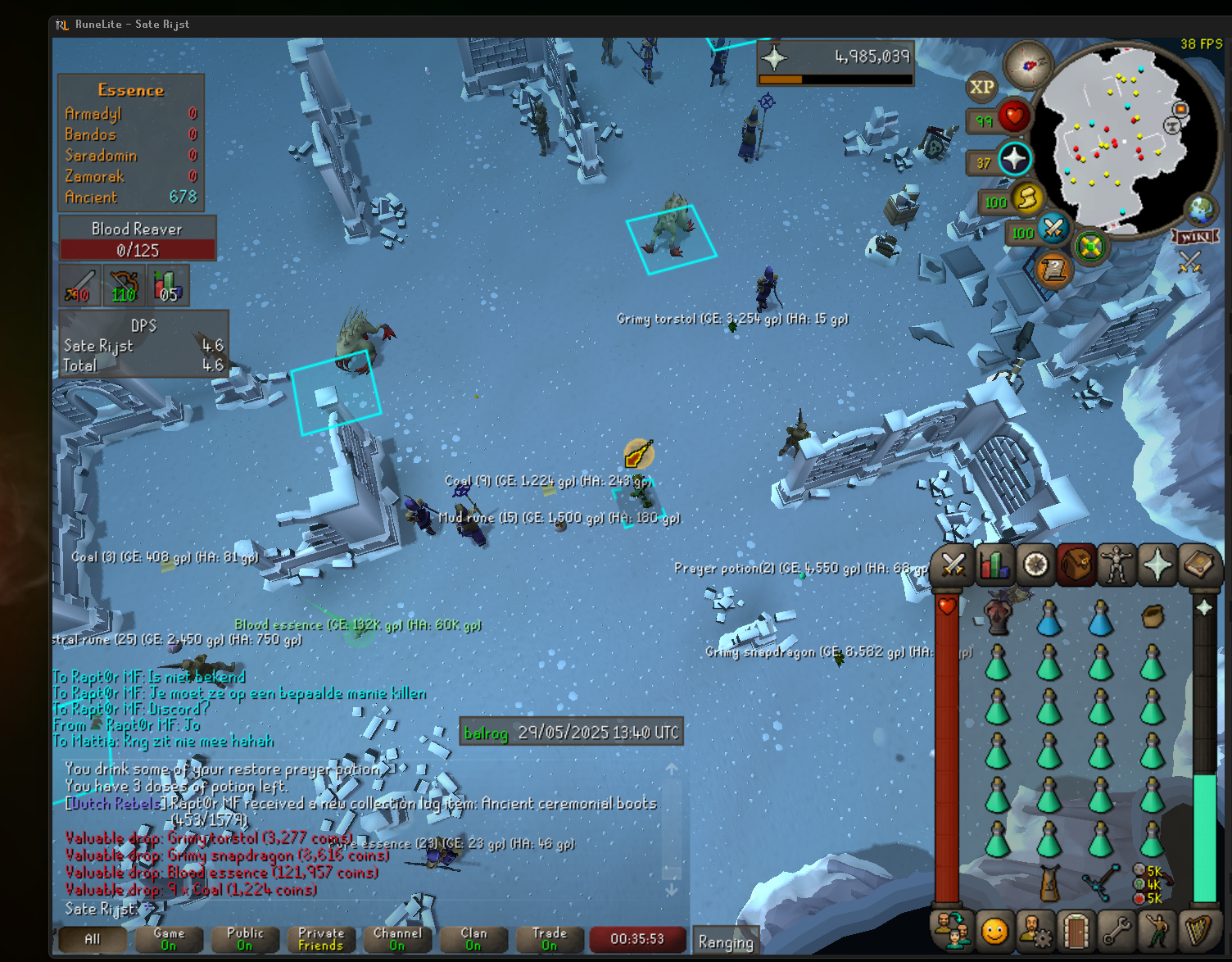Open the wrench Settings tab
Image resolution: width=1232 pixels, height=962 pixels.
point(1116,931)
